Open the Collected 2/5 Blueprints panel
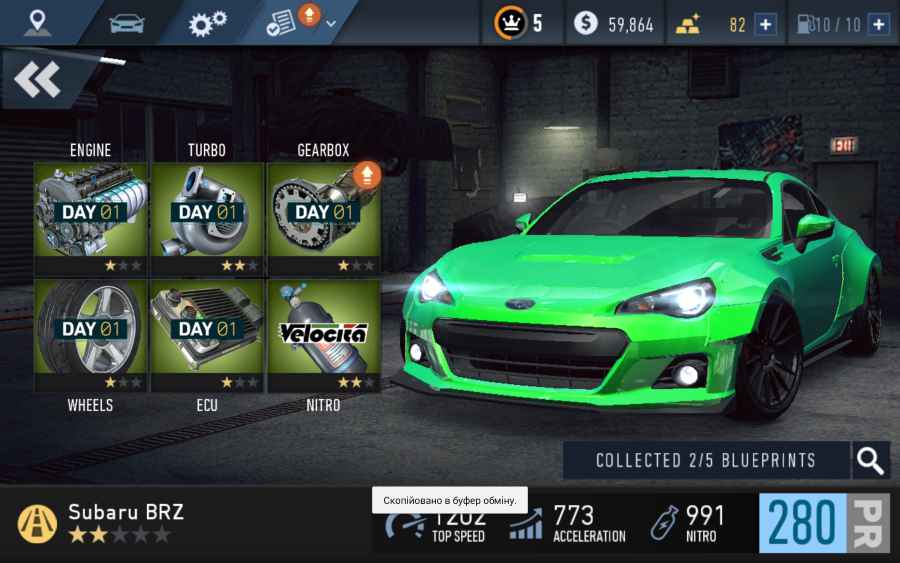The width and height of the screenshot is (900, 563). coord(706,461)
